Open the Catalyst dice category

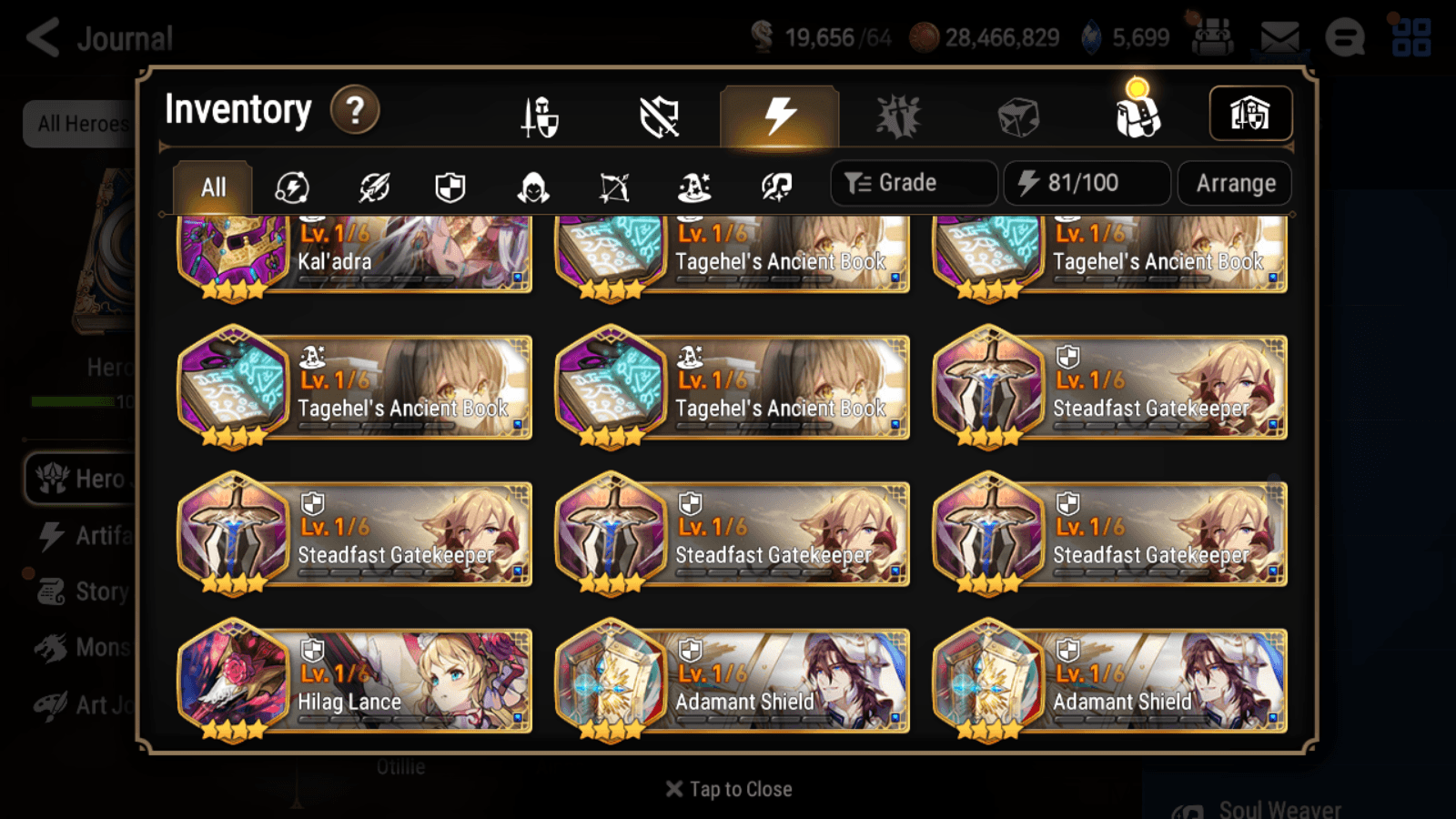1016,115
